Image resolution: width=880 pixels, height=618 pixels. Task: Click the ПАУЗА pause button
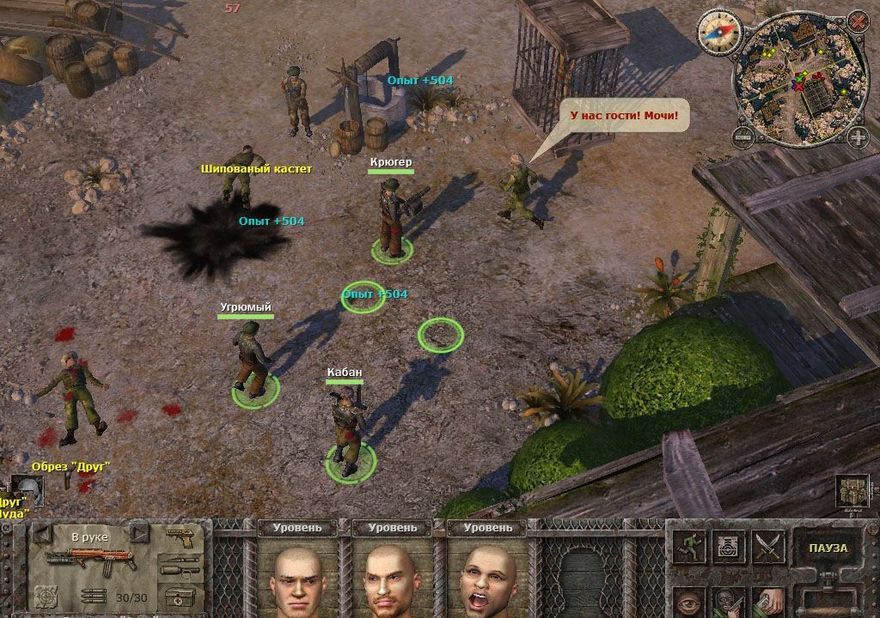[x=828, y=548]
